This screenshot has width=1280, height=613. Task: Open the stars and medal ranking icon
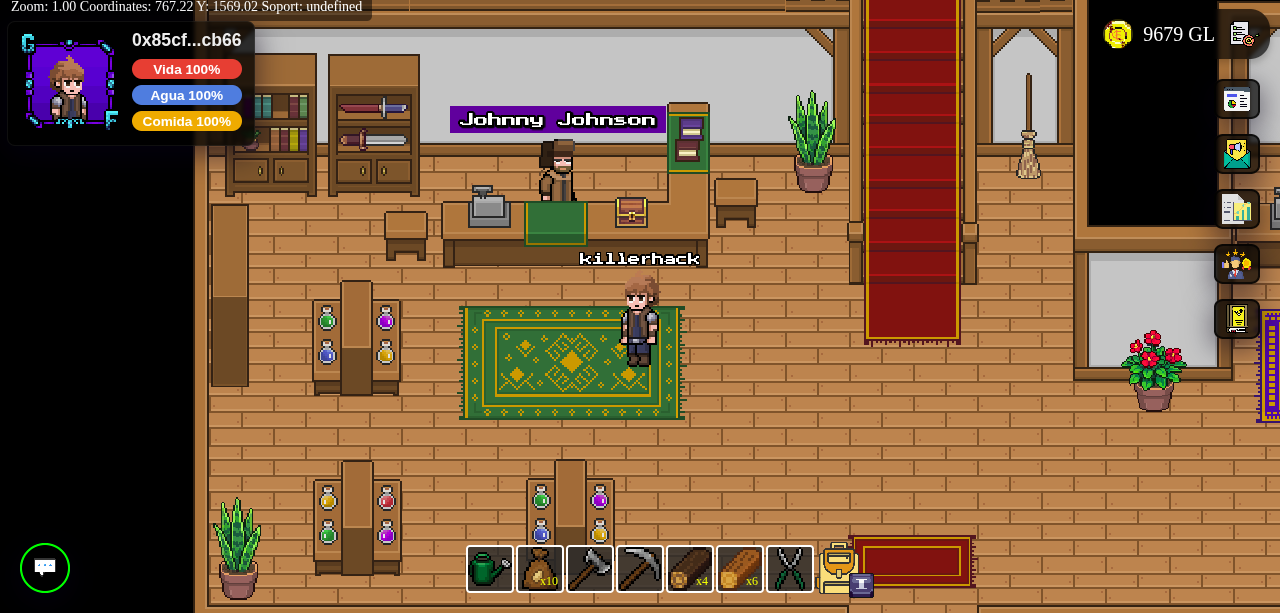(1237, 264)
